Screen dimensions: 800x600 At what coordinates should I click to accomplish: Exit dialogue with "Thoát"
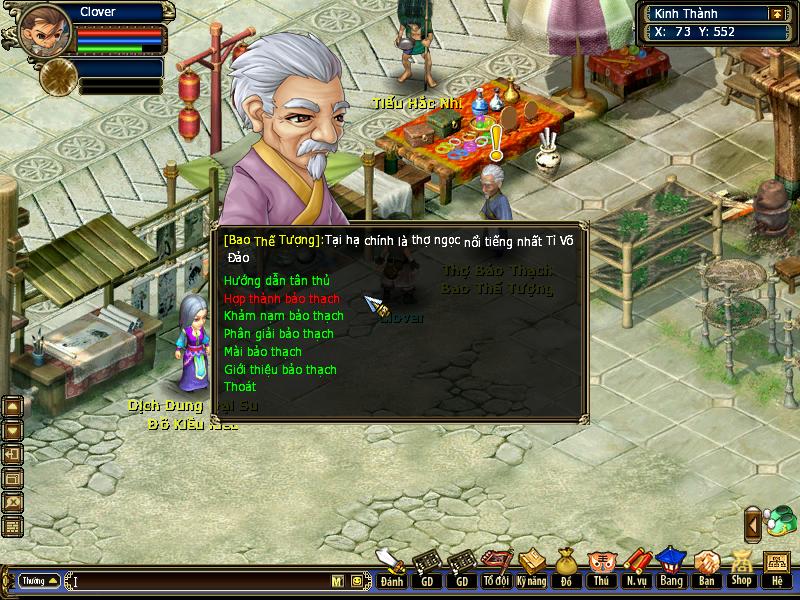click(240, 387)
